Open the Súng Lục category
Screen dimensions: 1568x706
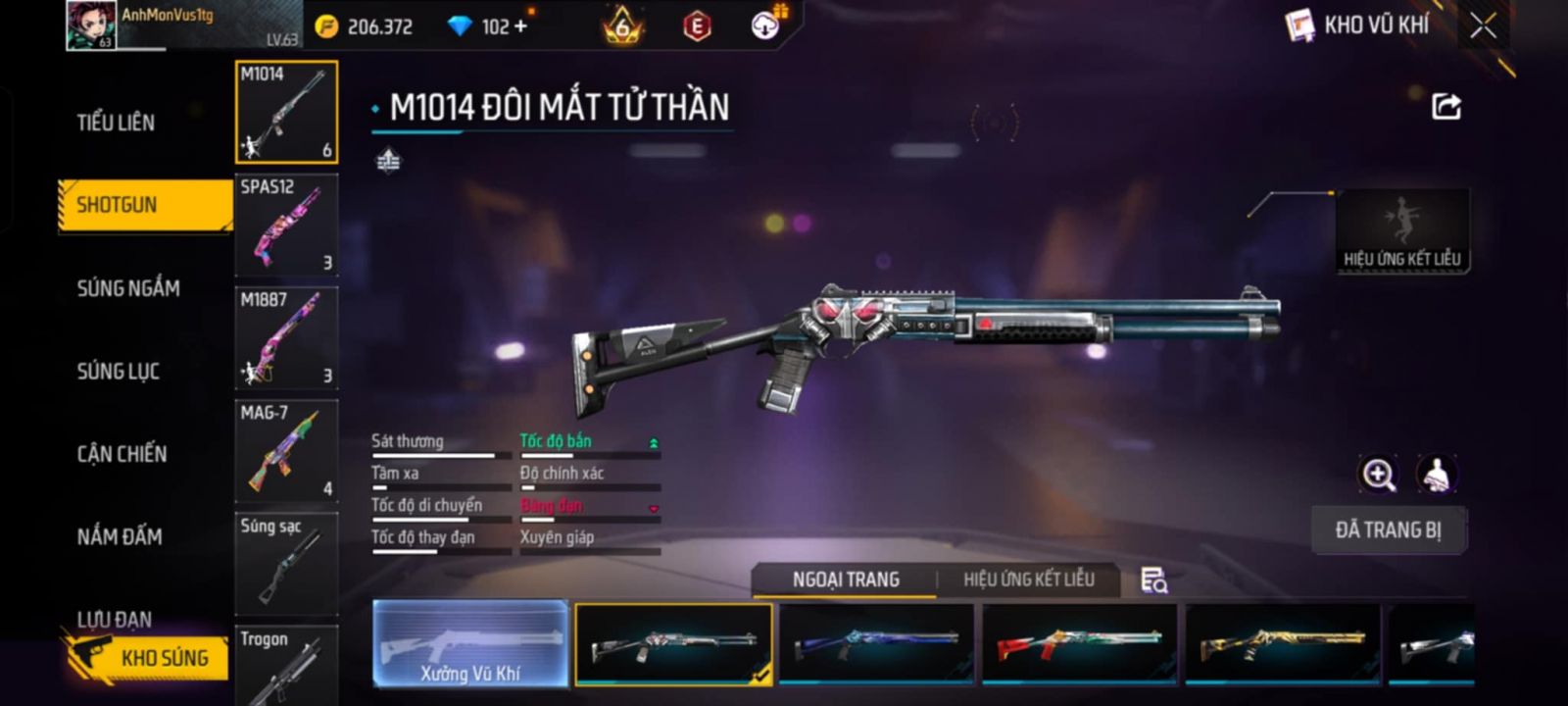tap(118, 372)
